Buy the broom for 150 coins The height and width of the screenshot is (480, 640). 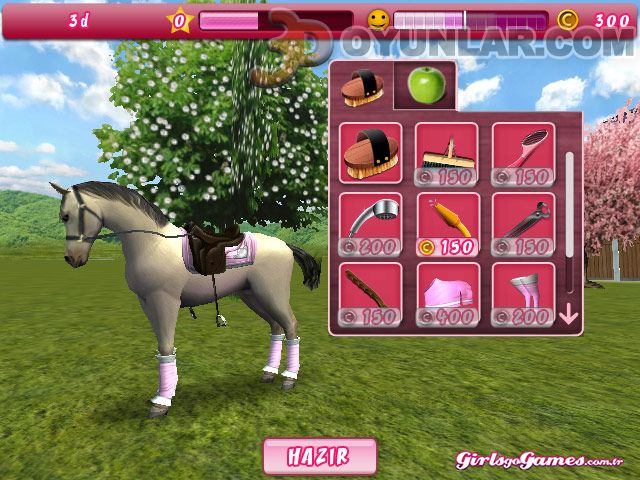point(447,153)
